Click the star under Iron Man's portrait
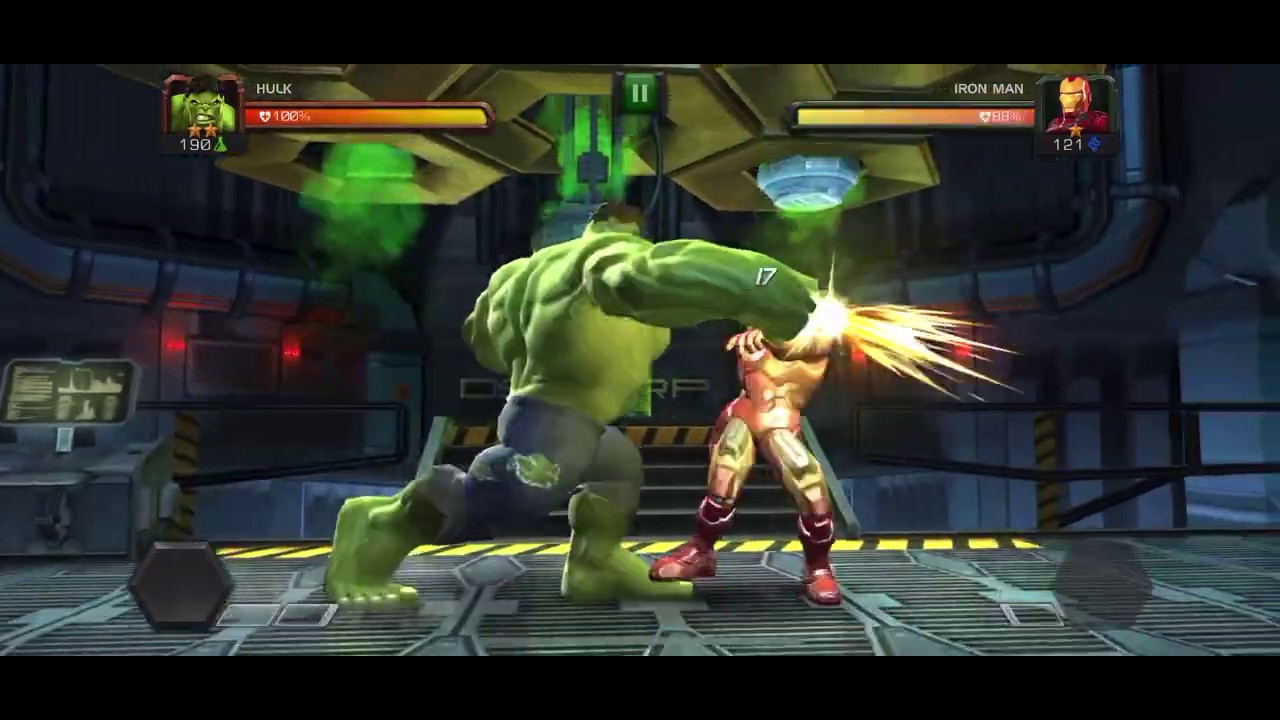 point(1075,129)
